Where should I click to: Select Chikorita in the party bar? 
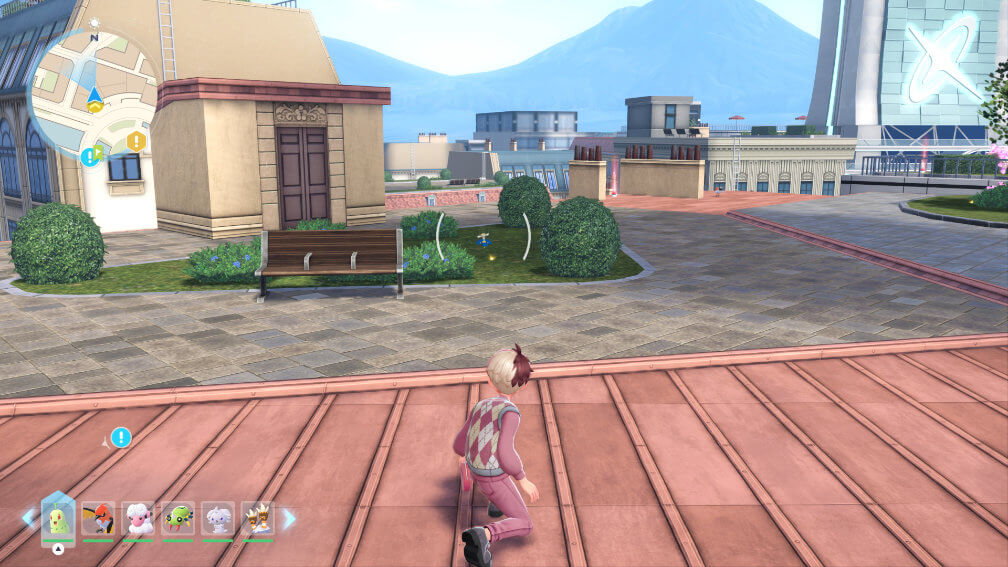click(x=58, y=518)
